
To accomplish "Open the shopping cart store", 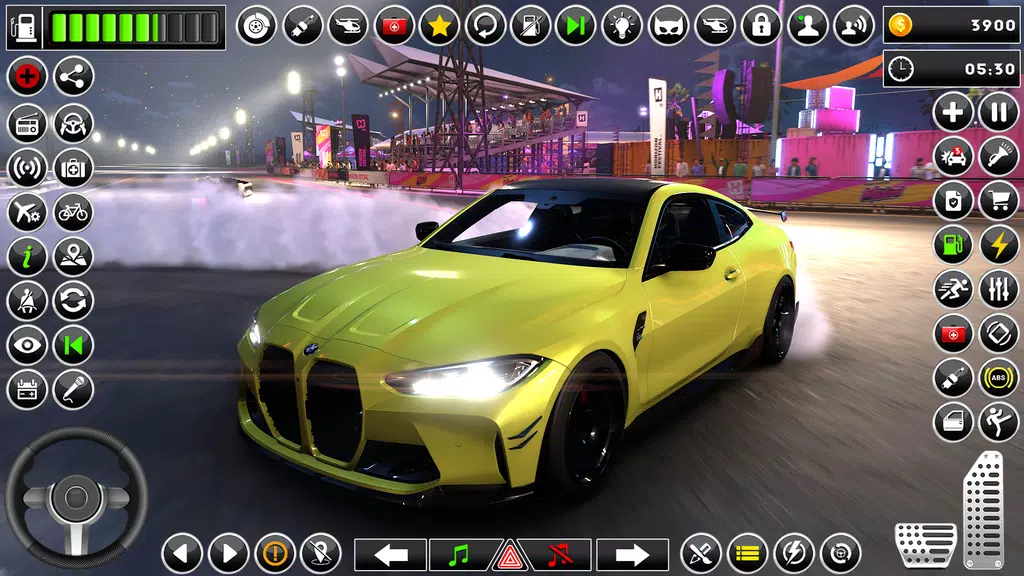I will coord(998,200).
